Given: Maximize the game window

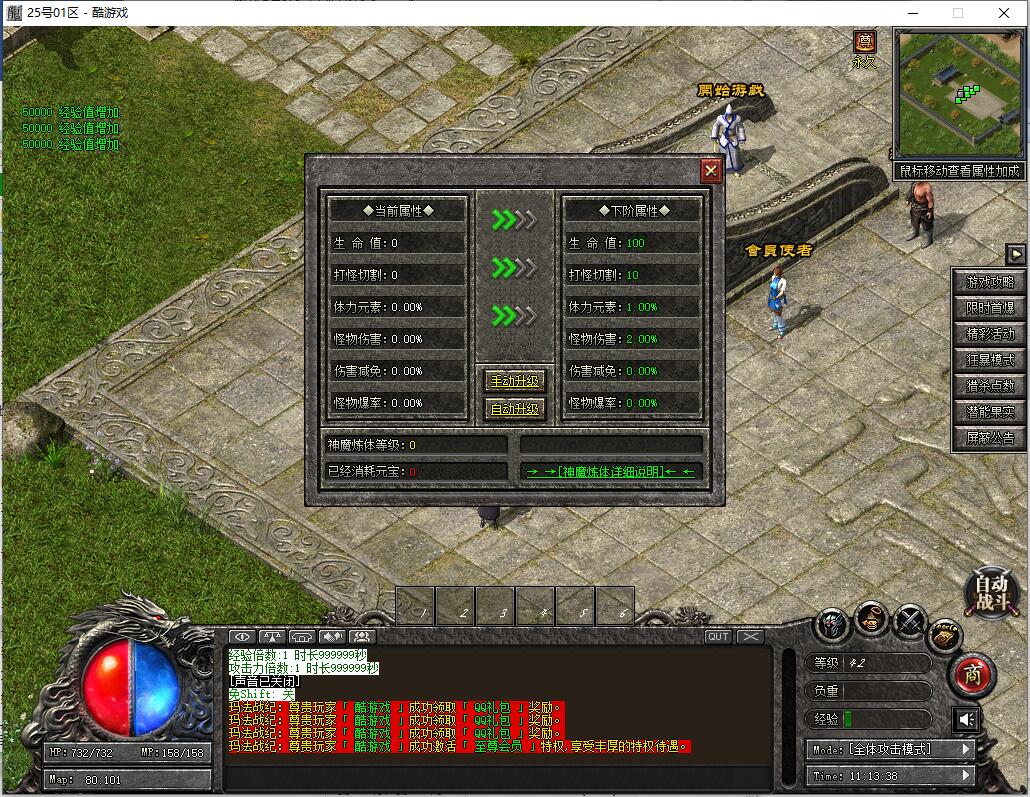Looking at the screenshot, I should [957, 13].
